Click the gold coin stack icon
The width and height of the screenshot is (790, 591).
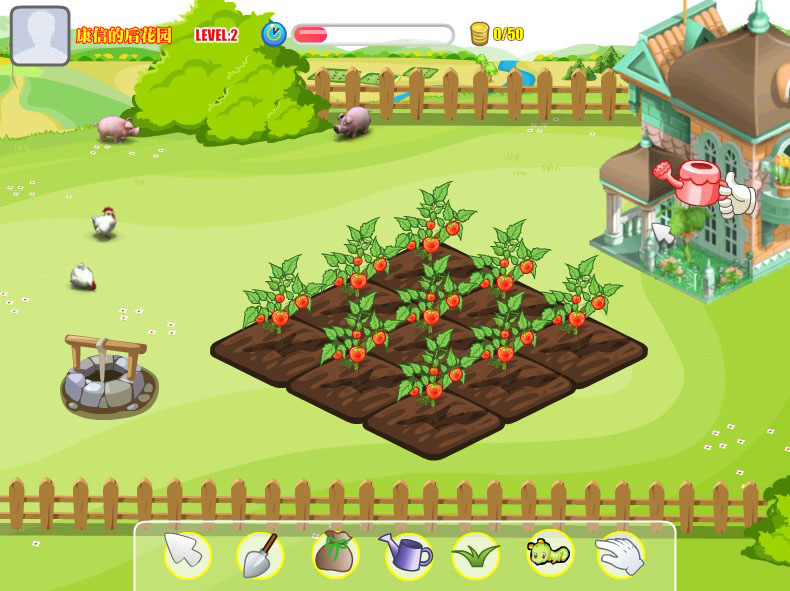point(479,34)
